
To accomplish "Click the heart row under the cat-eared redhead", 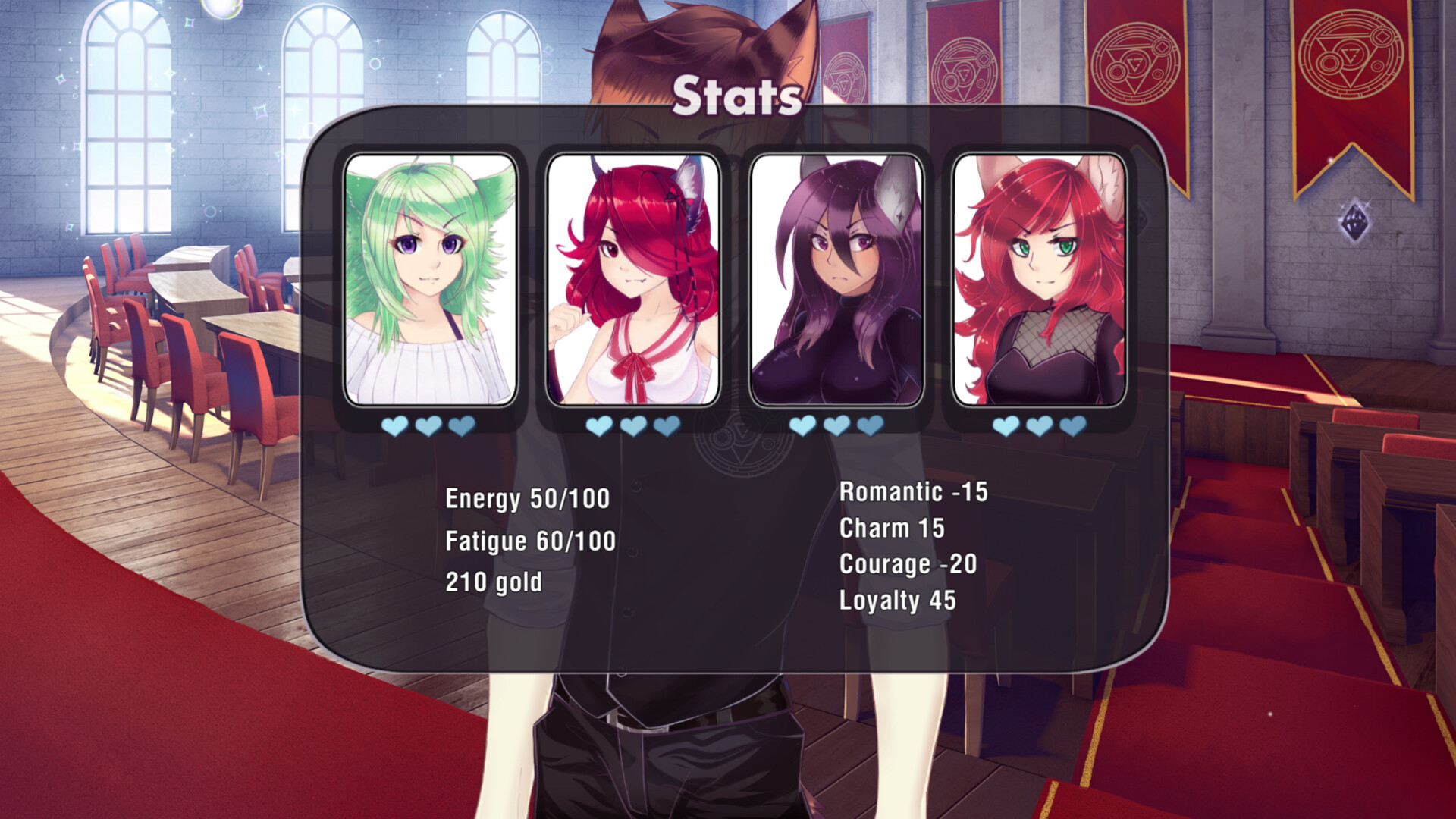I will click(632, 427).
